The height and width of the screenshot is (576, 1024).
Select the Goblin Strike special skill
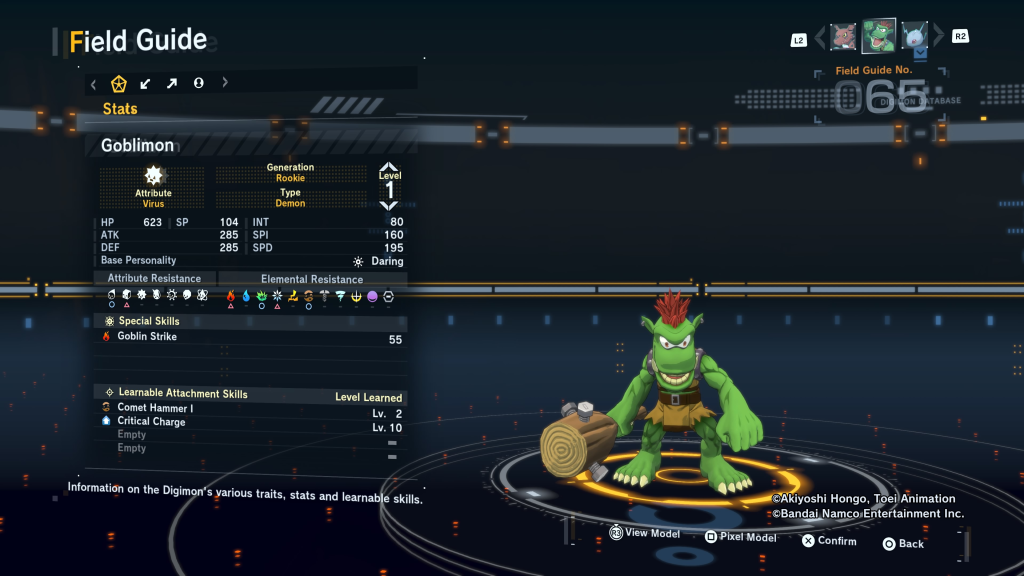click(147, 337)
